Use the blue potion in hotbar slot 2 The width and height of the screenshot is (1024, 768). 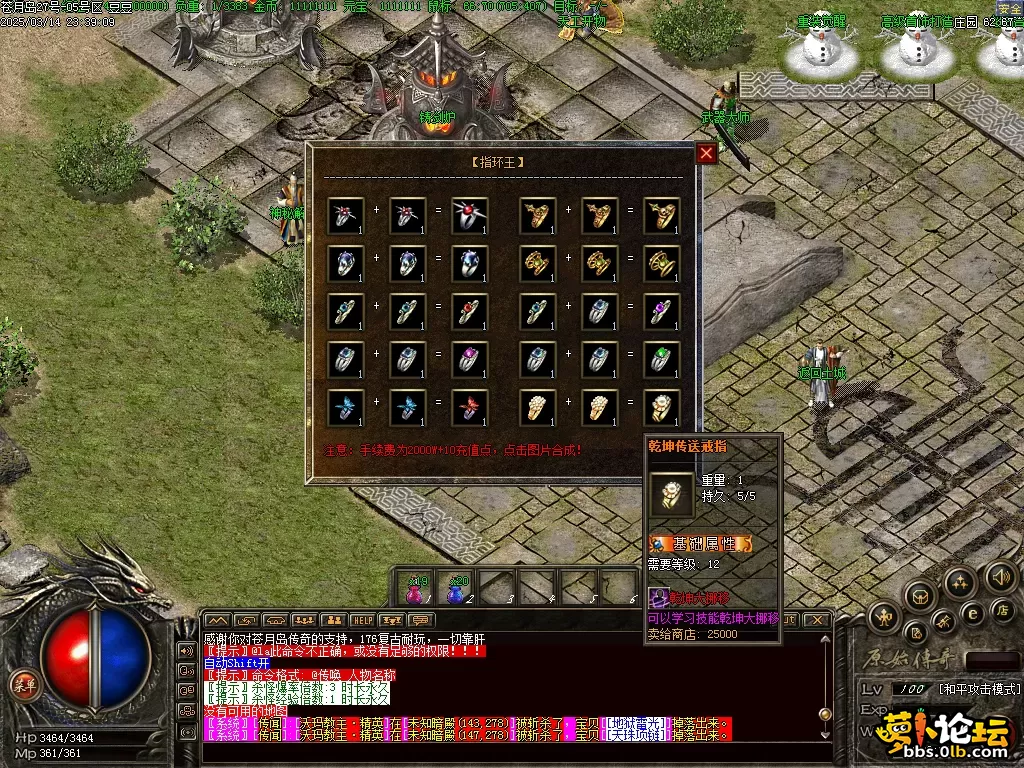tap(457, 589)
